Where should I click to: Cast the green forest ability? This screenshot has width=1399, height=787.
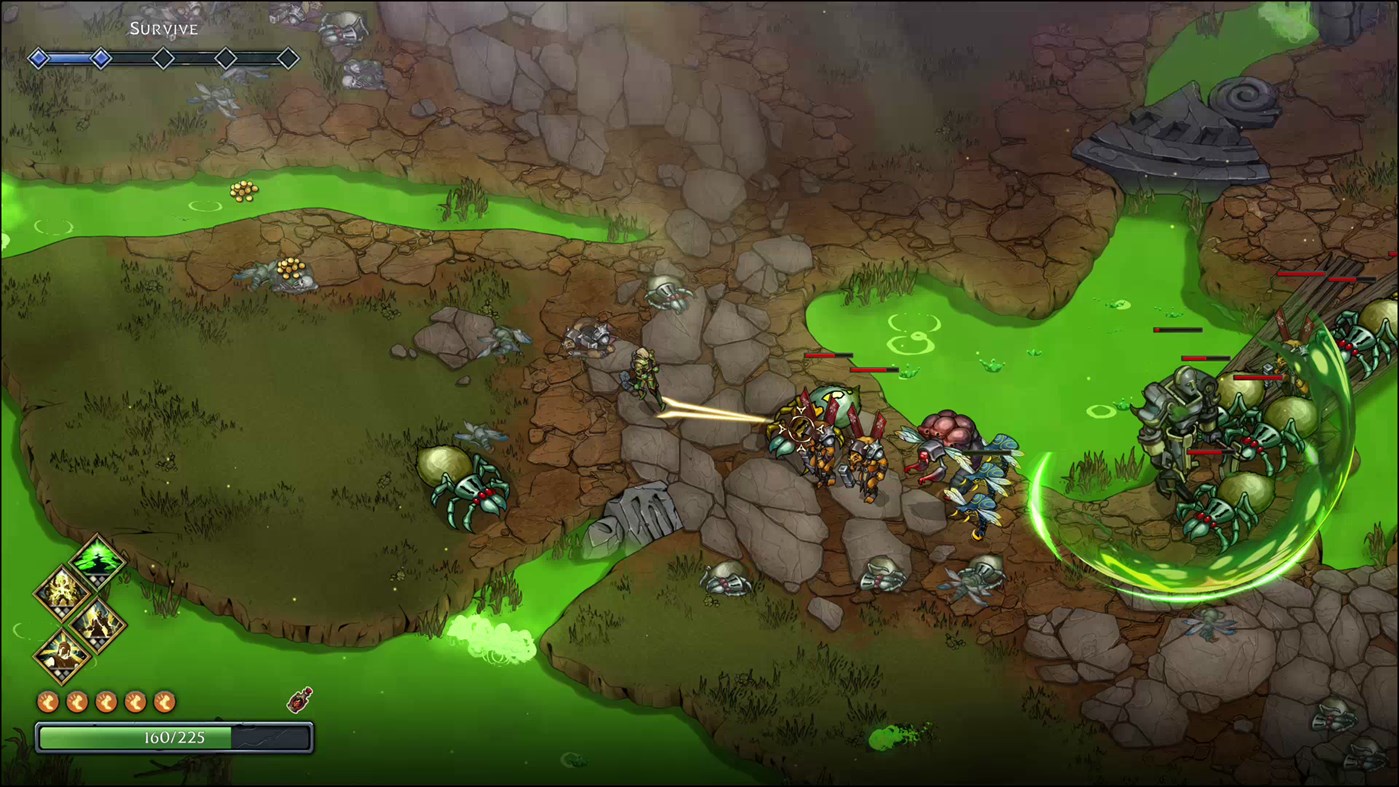pyautogui.click(x=99, y=557)
